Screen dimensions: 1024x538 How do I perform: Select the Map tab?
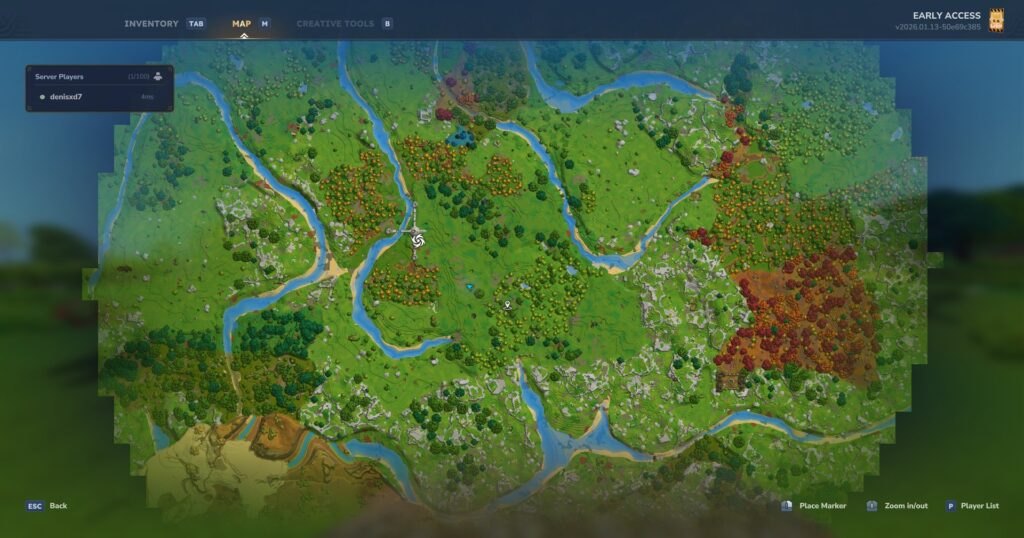click(x=242, y=23)
